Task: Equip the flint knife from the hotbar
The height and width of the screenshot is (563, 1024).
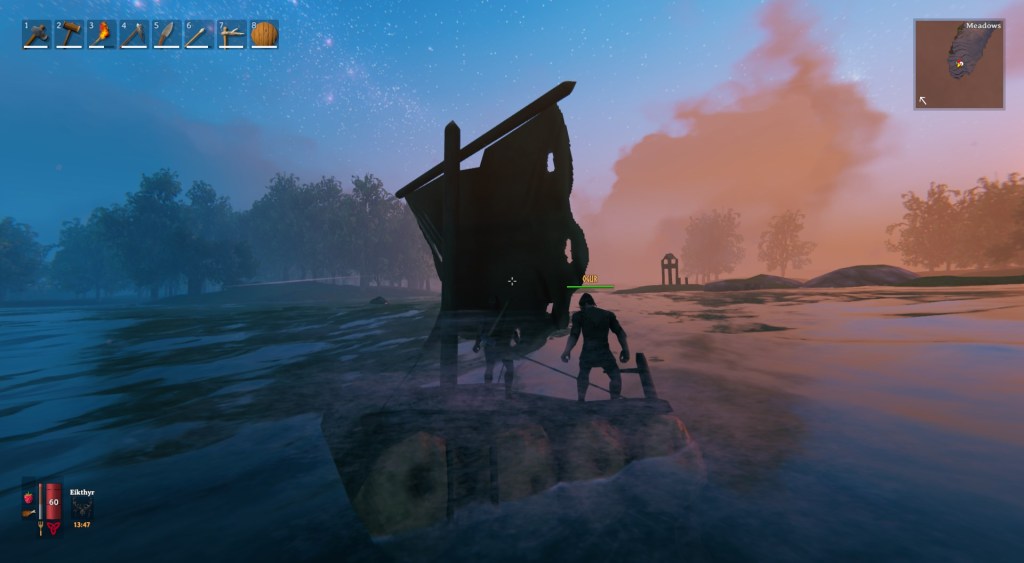Action: (166, 35)
